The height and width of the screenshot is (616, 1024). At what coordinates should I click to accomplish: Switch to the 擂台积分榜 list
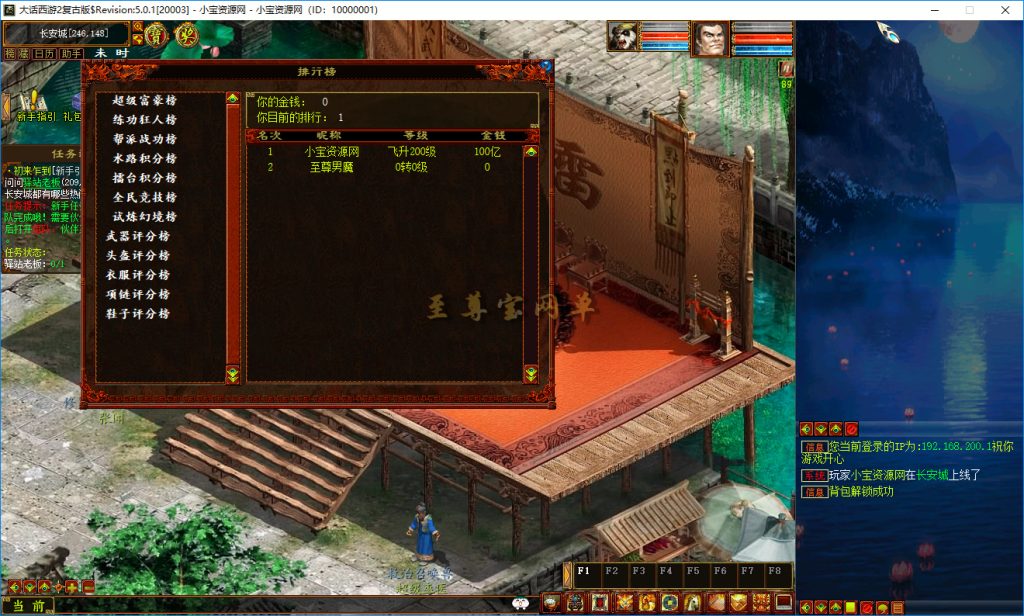click(x=144, y=178)
